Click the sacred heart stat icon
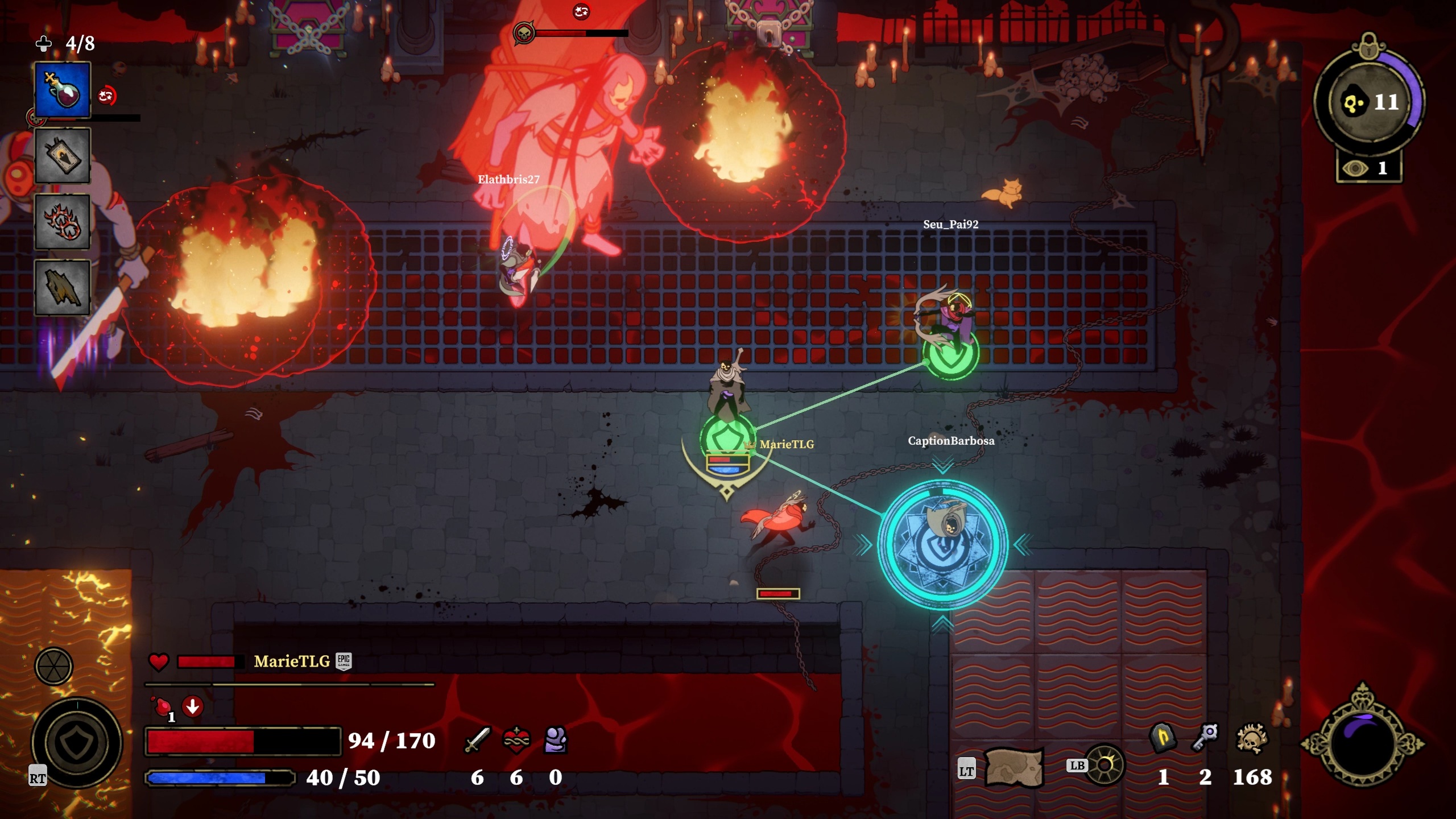 coord(516,740)
